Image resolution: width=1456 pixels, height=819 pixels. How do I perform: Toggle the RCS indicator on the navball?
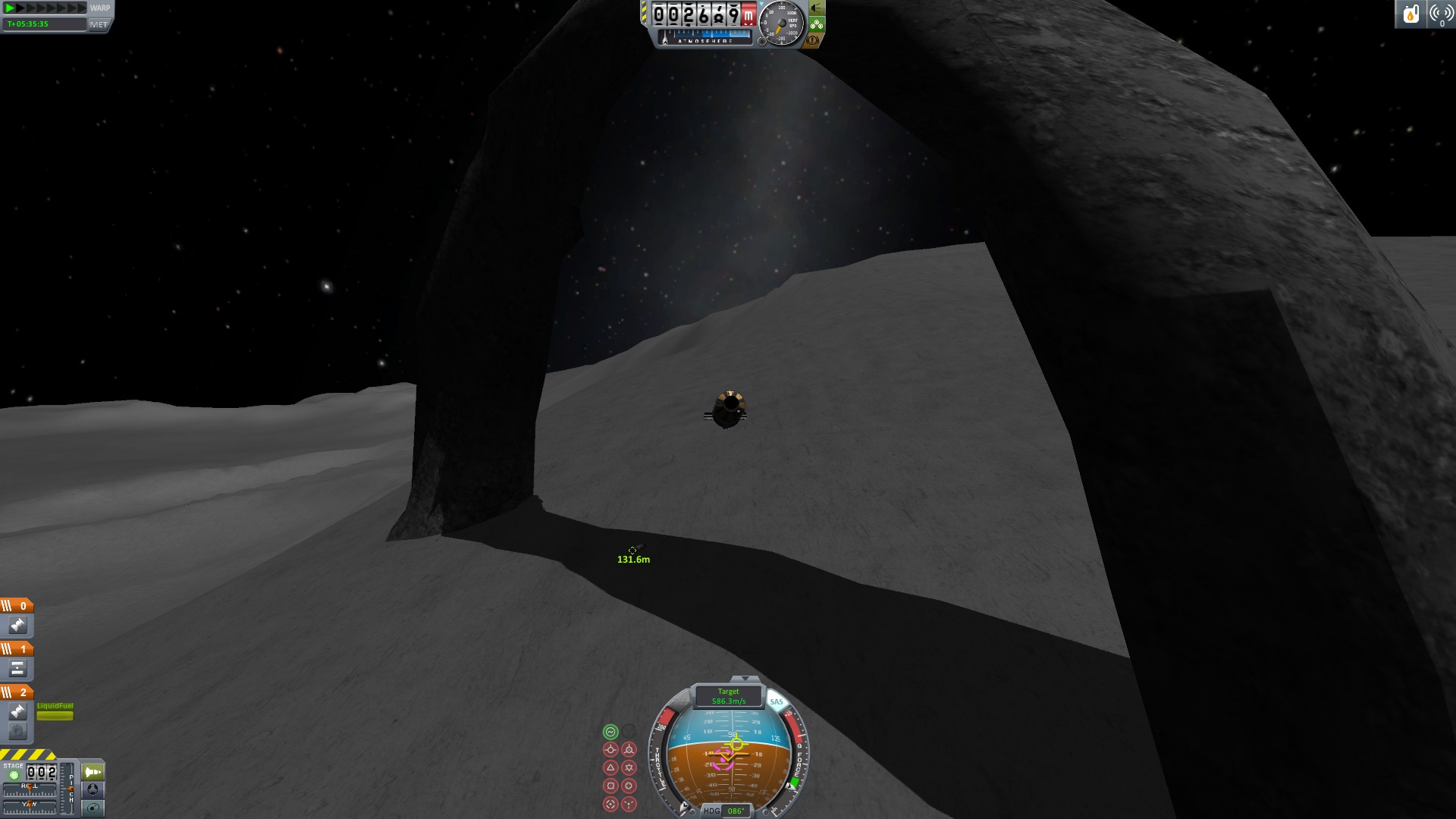pyautogui.click(x=682, y=701)
